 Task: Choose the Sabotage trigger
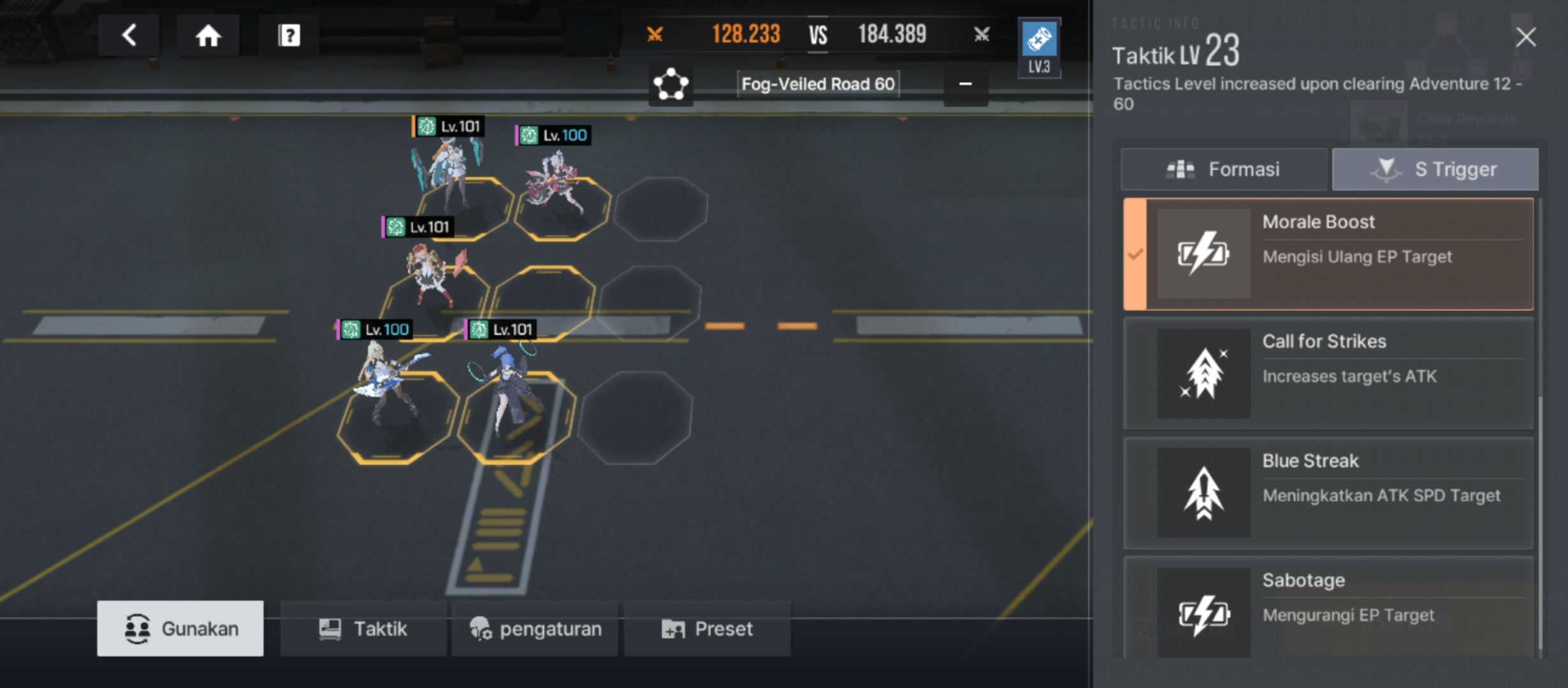pos(1328,608)
